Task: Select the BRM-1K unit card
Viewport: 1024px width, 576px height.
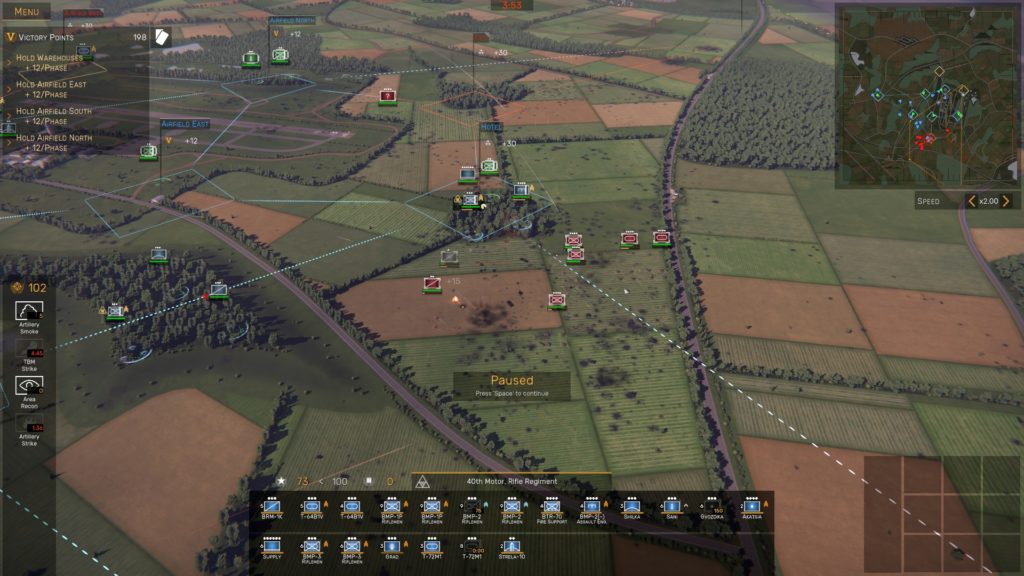Action: pos(271,510)
